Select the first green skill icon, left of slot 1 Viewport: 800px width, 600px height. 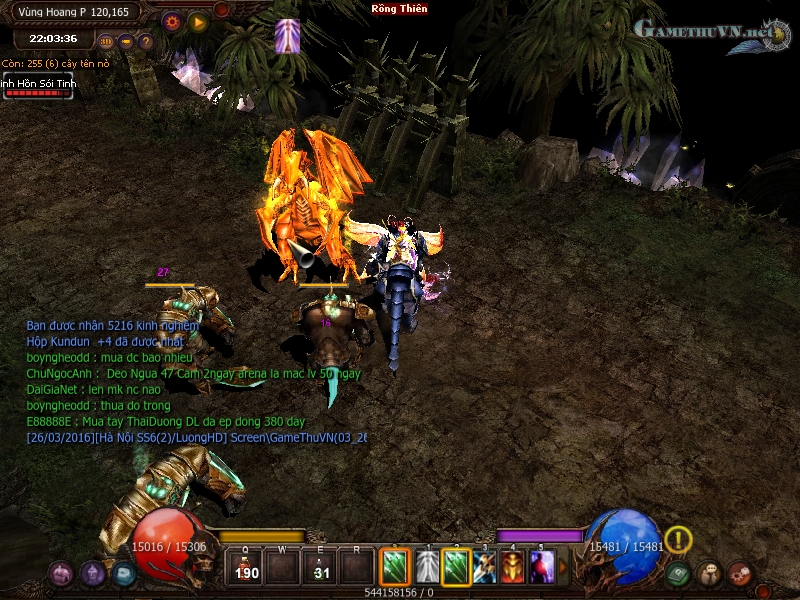[x=395, y=568]
